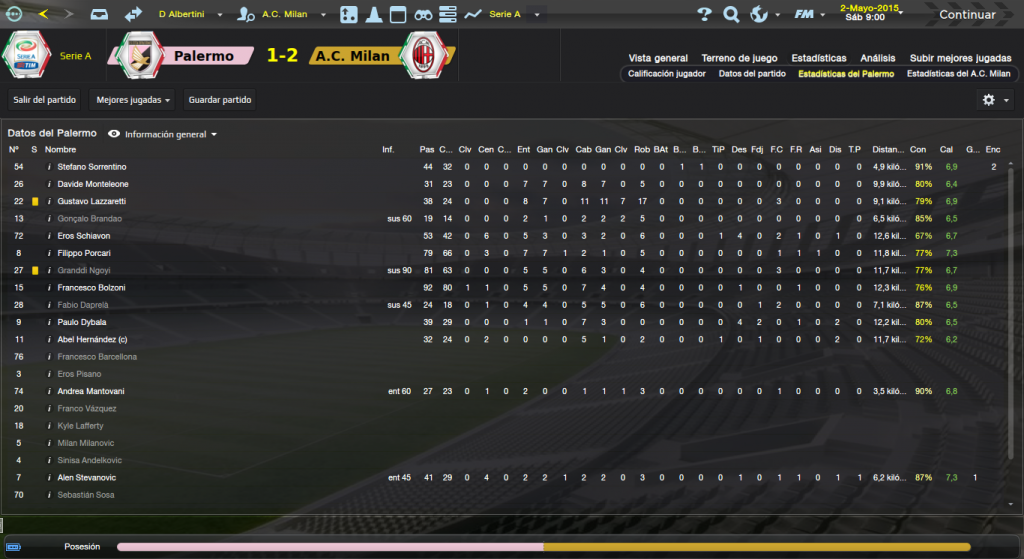Image resolution: width=1024 pixels, height=559 pixels.
Task: Select Paulo Dybala in the player list
Action: [x=83, y=322]
